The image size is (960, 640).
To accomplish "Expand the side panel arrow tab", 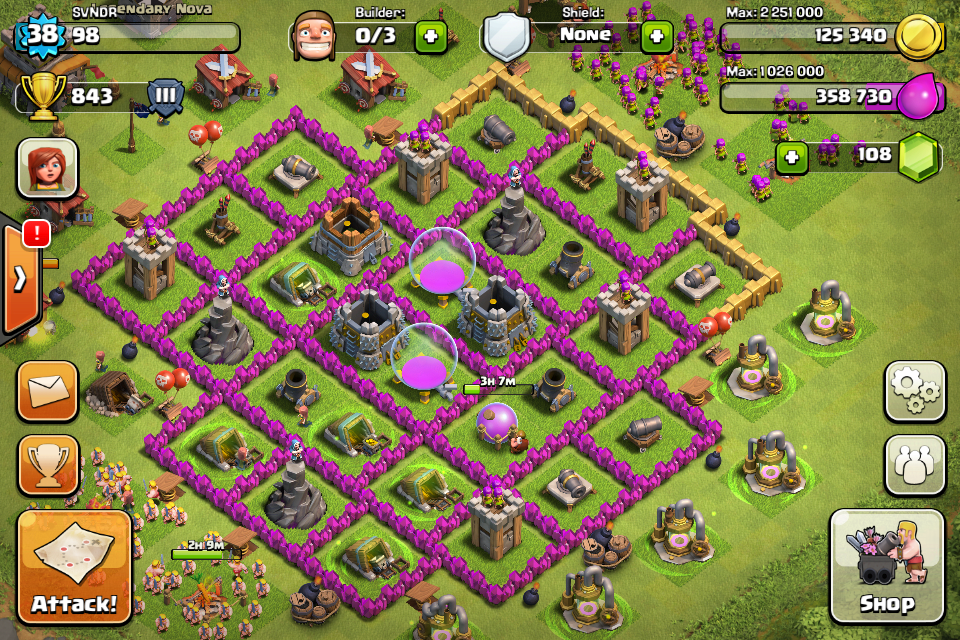I will click(20, 278).
